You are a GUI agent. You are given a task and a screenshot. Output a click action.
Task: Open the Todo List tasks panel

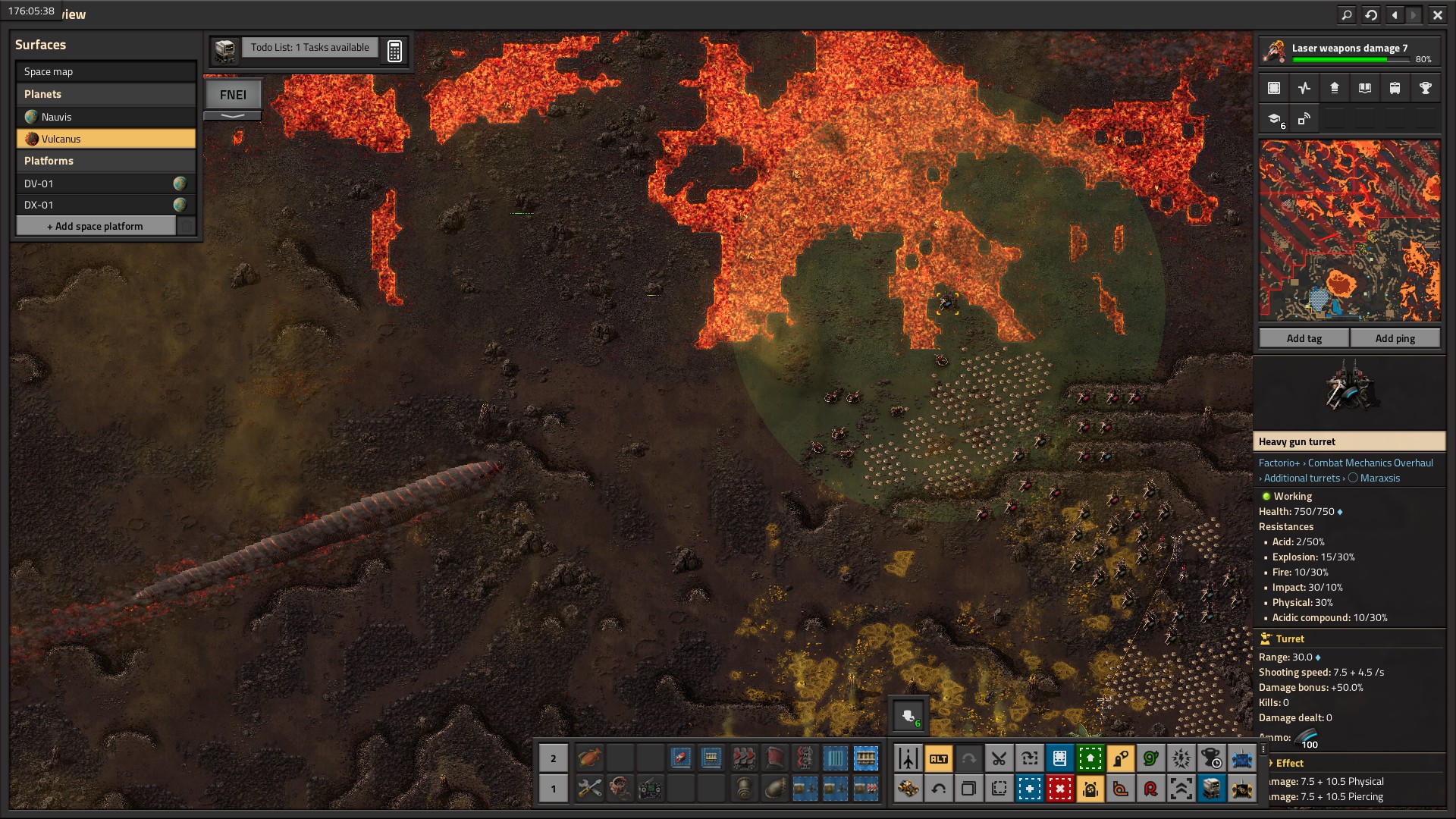pos(309,48)
